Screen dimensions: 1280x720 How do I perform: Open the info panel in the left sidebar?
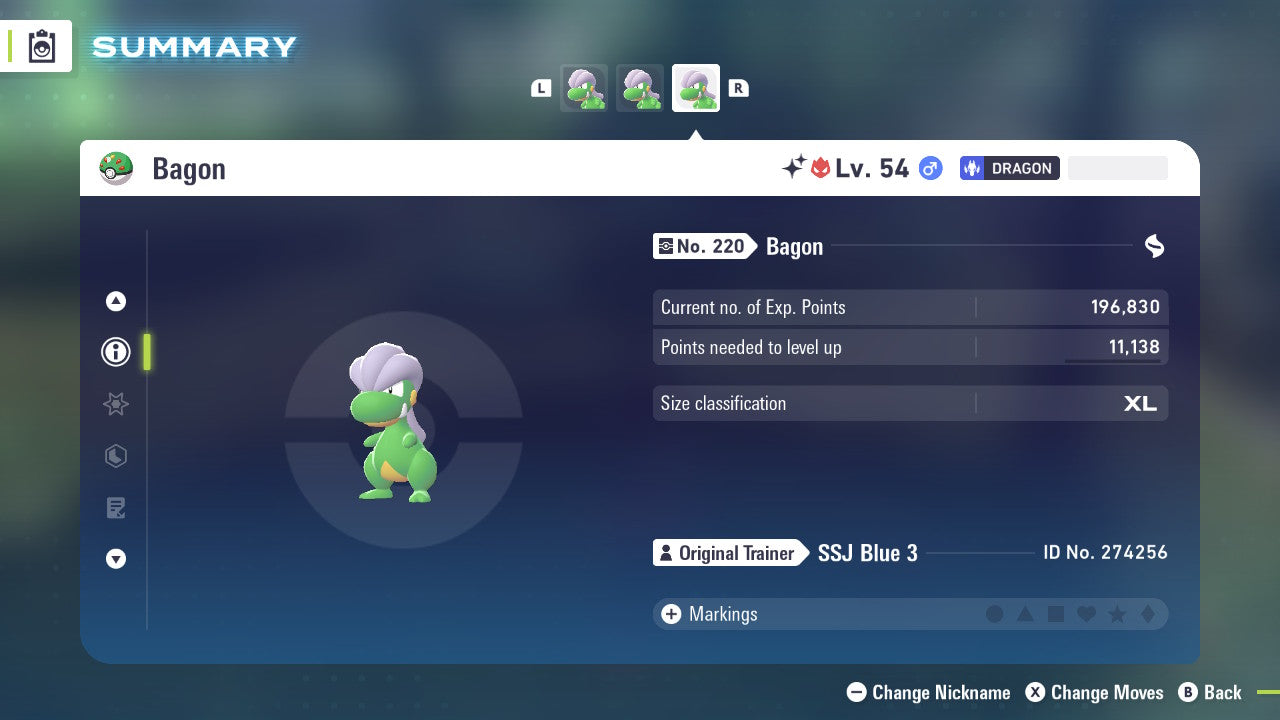click(x=115, y=351)
